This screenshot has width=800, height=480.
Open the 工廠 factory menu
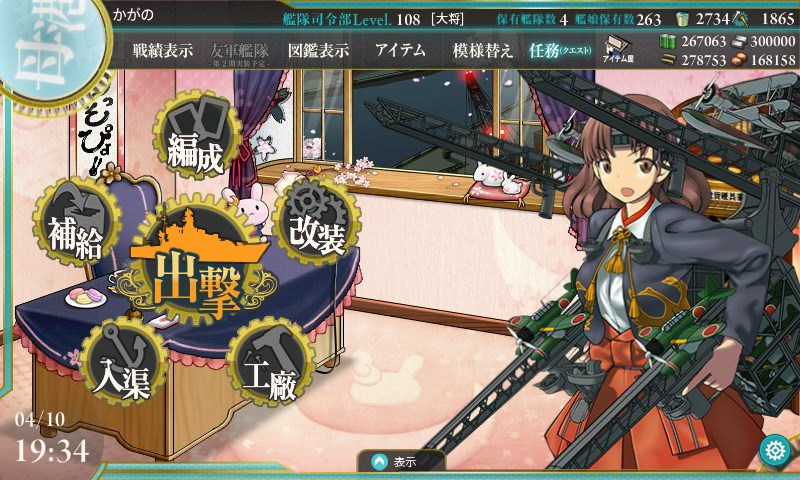point(269,367)
